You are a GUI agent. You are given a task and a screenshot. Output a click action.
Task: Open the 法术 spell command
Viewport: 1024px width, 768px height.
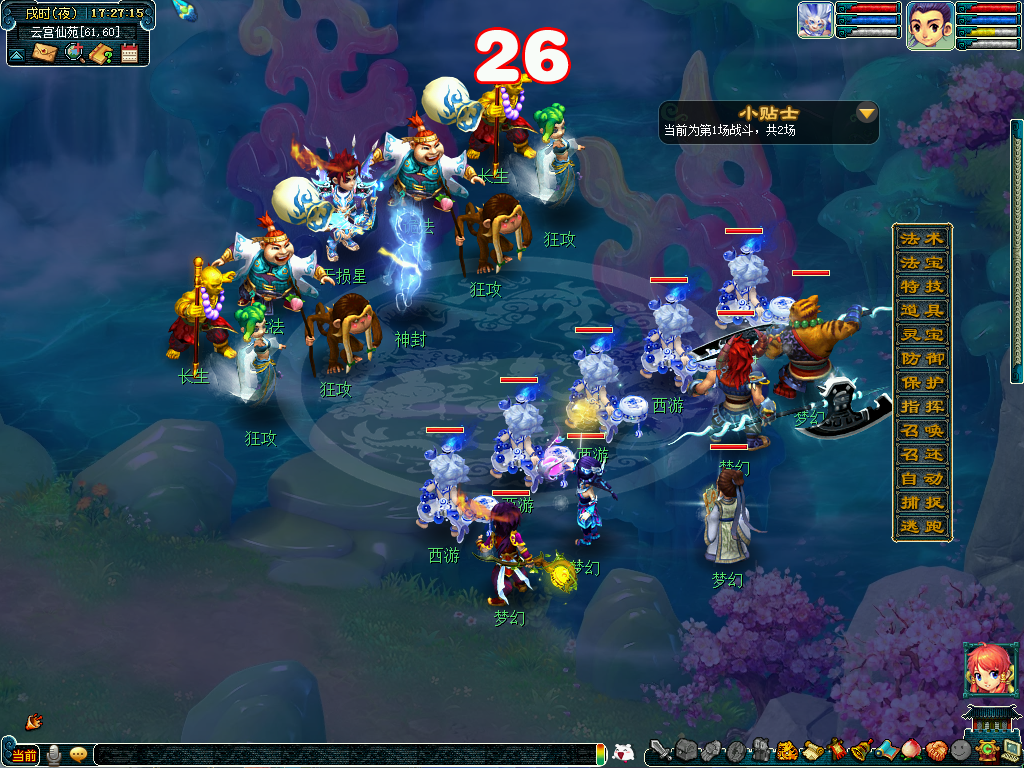pos(922,238)
